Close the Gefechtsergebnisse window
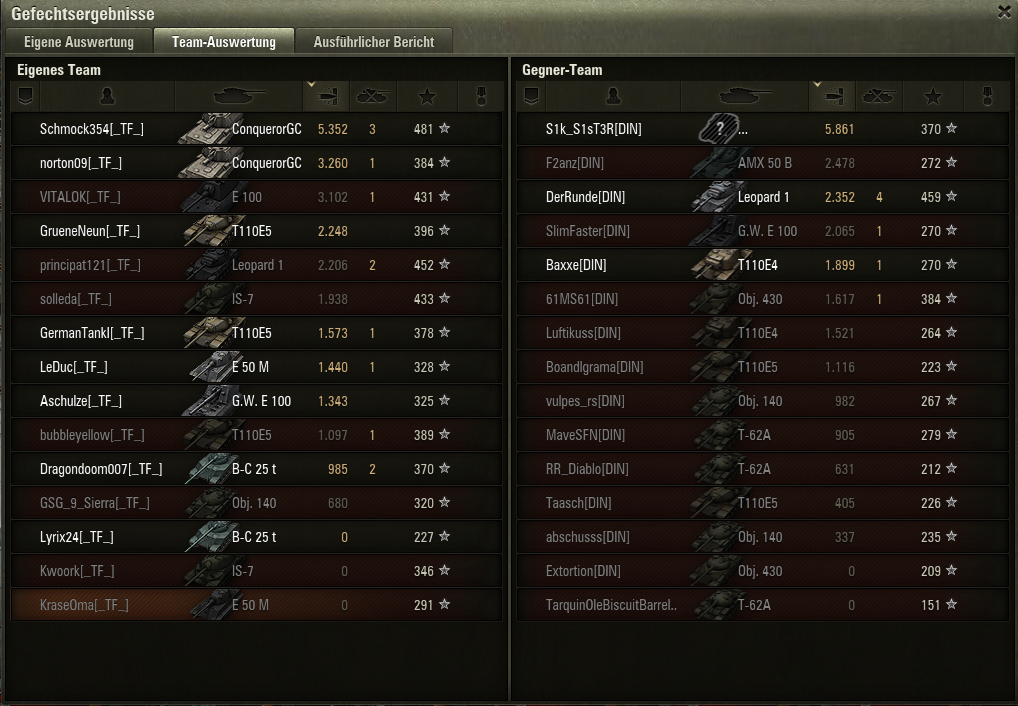This screenshot has height=706, width=1018. 1004,12
